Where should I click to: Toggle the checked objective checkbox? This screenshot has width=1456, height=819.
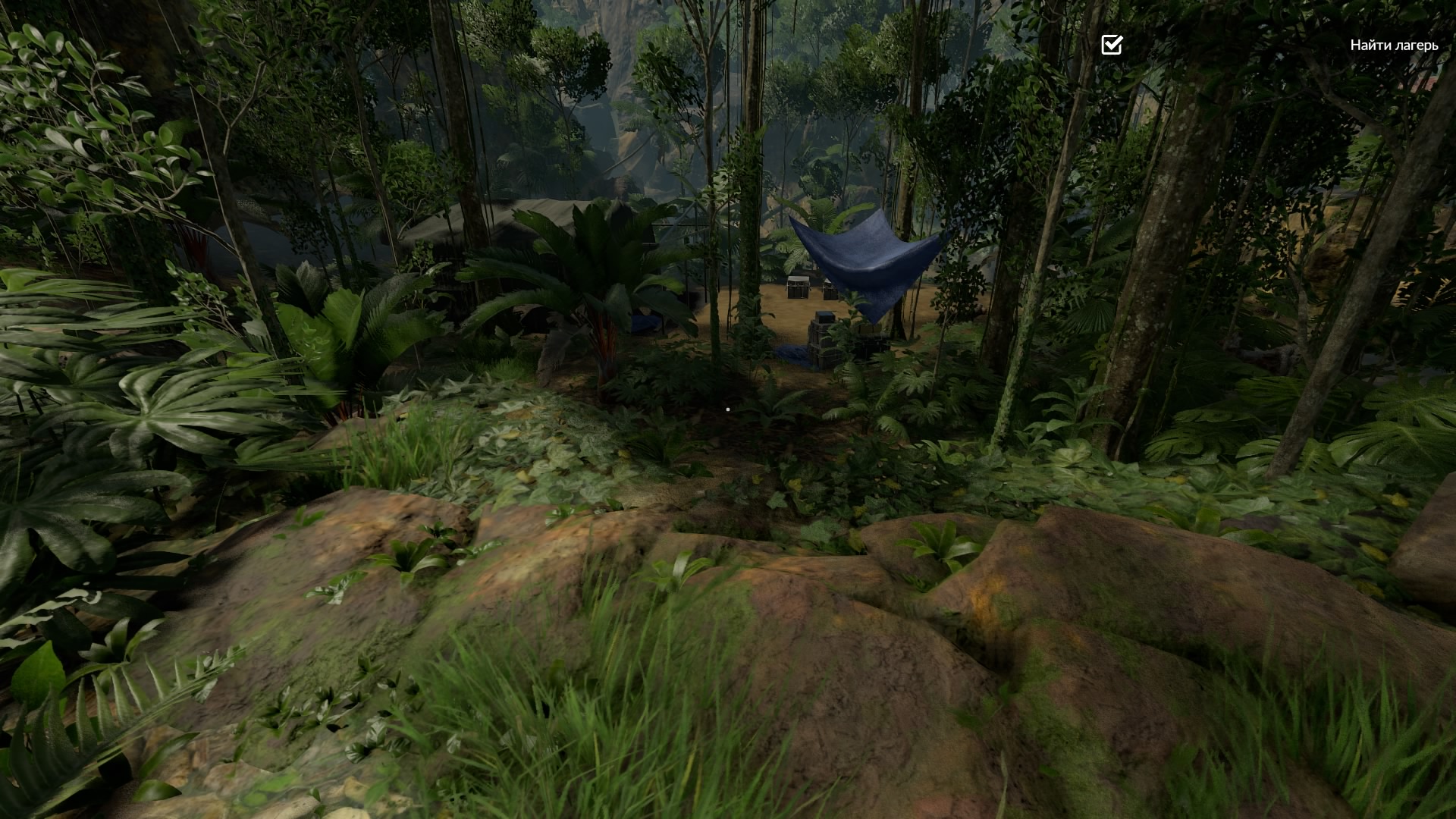[1111, 45]
